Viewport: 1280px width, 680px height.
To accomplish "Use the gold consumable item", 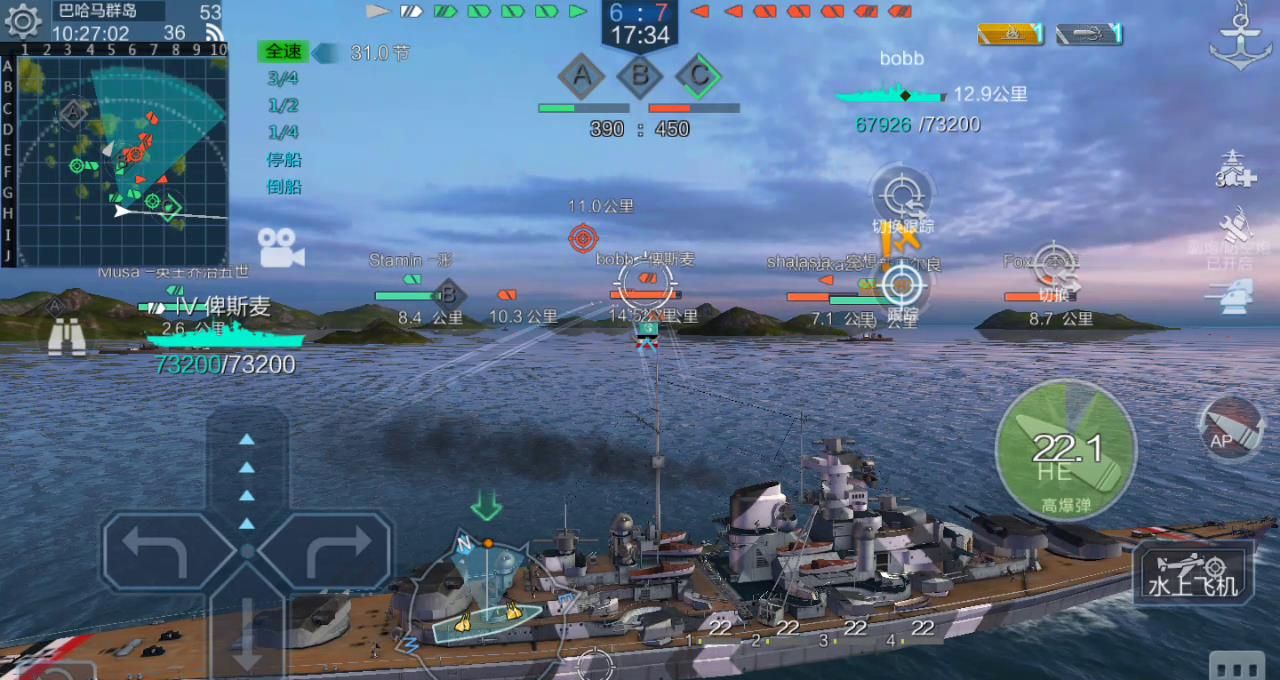I will (x=1010, y=34).
